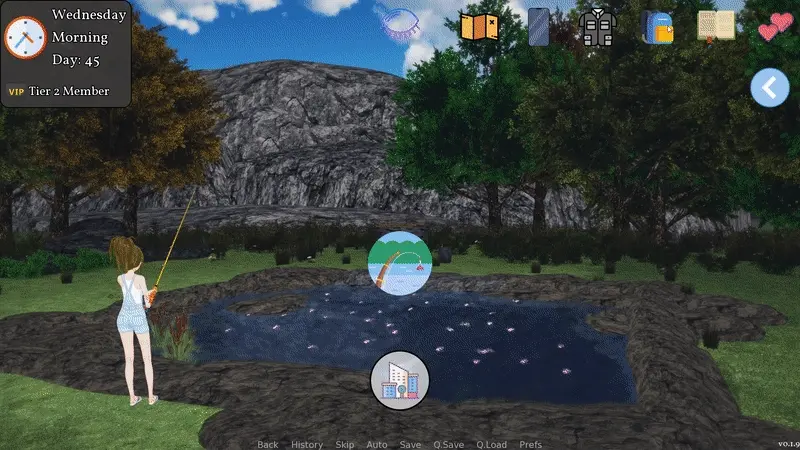Click the clock icon to advance time

26,37
